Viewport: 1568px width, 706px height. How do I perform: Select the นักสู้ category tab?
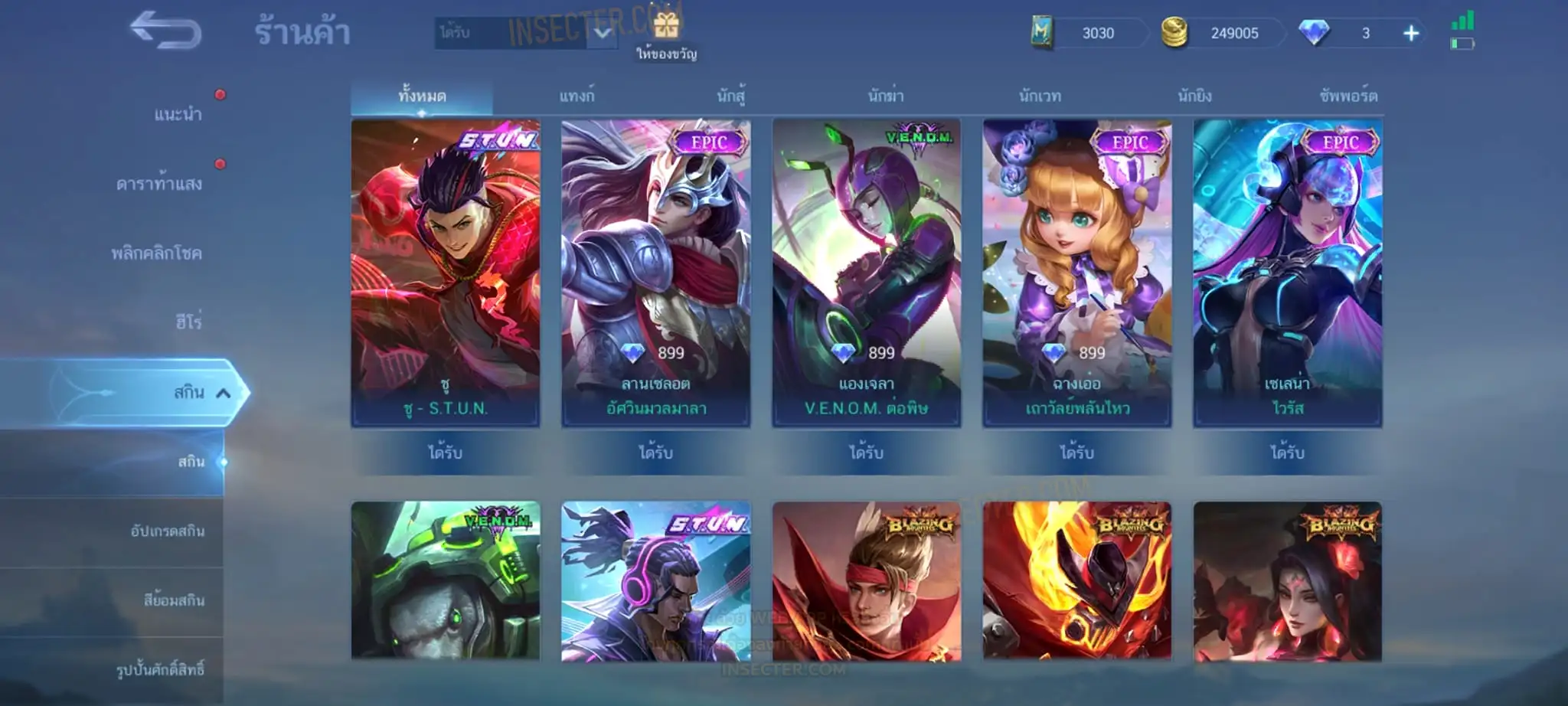click(x=730, y=96)
